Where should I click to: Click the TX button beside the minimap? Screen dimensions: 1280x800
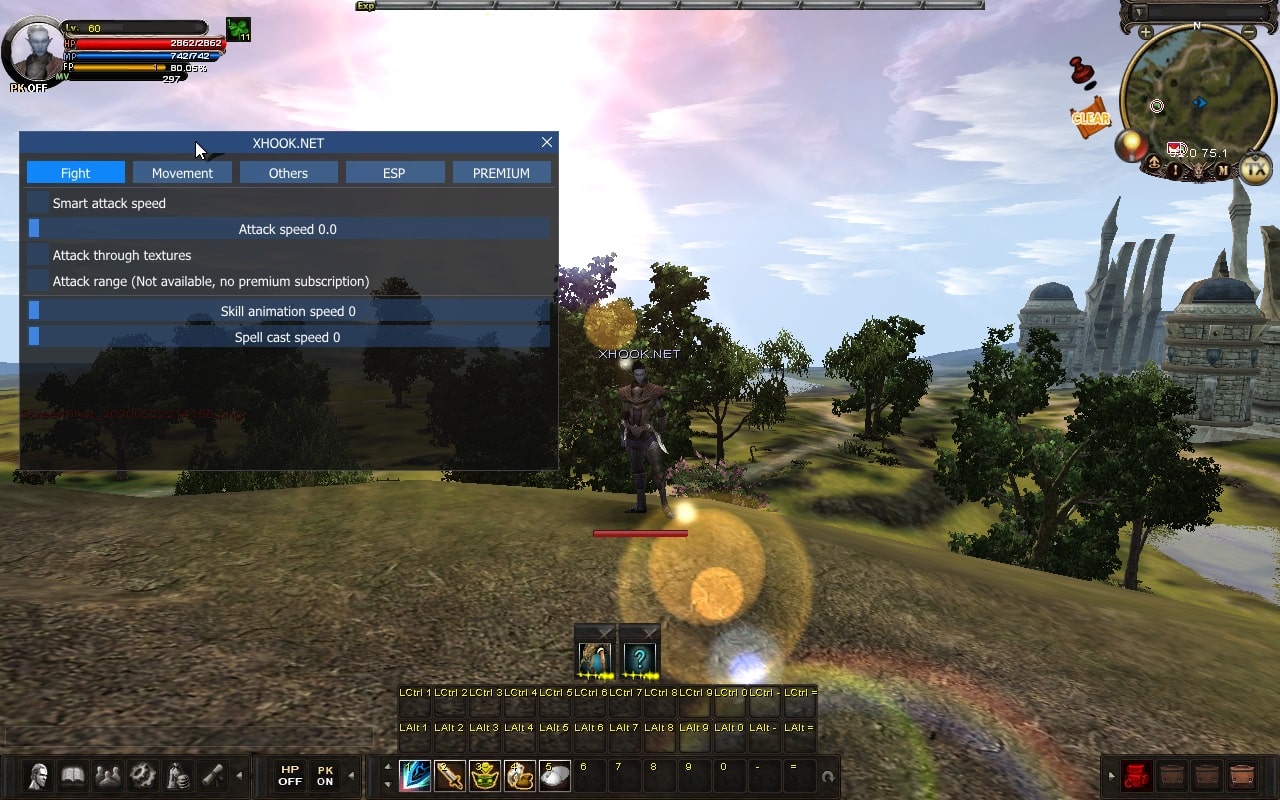point(1258,168)
